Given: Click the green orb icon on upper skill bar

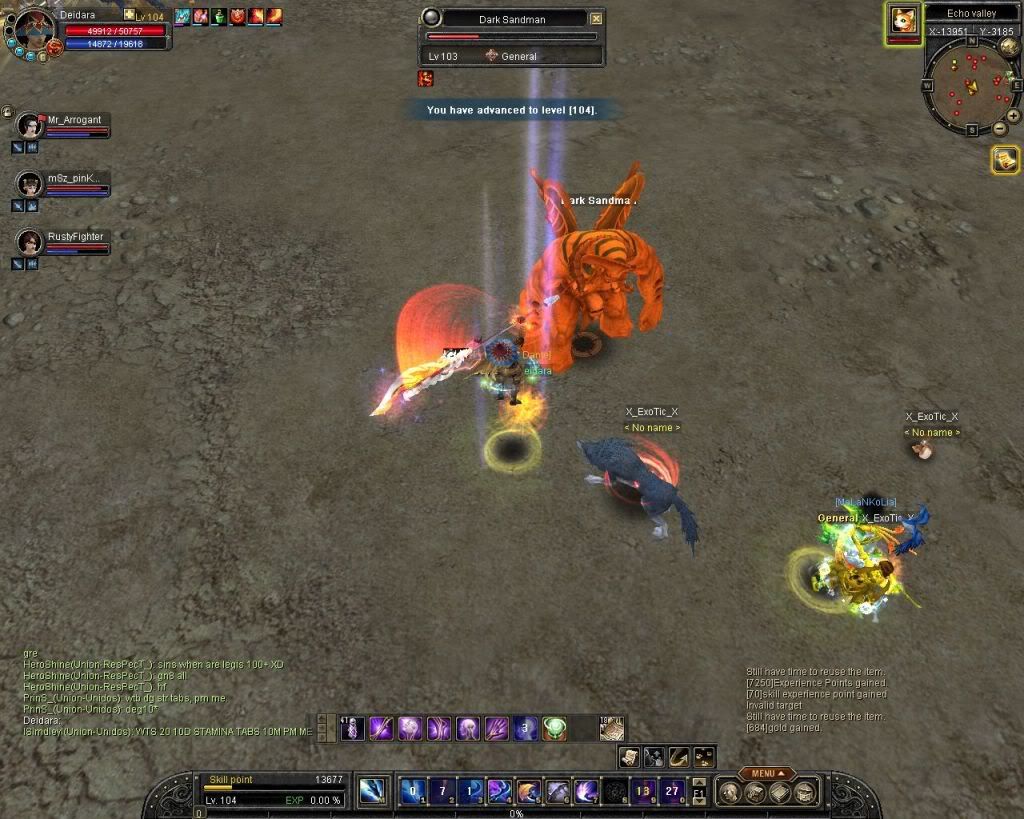Looking at the screenshot, I should pyautogui.click(x=555, y=729).
